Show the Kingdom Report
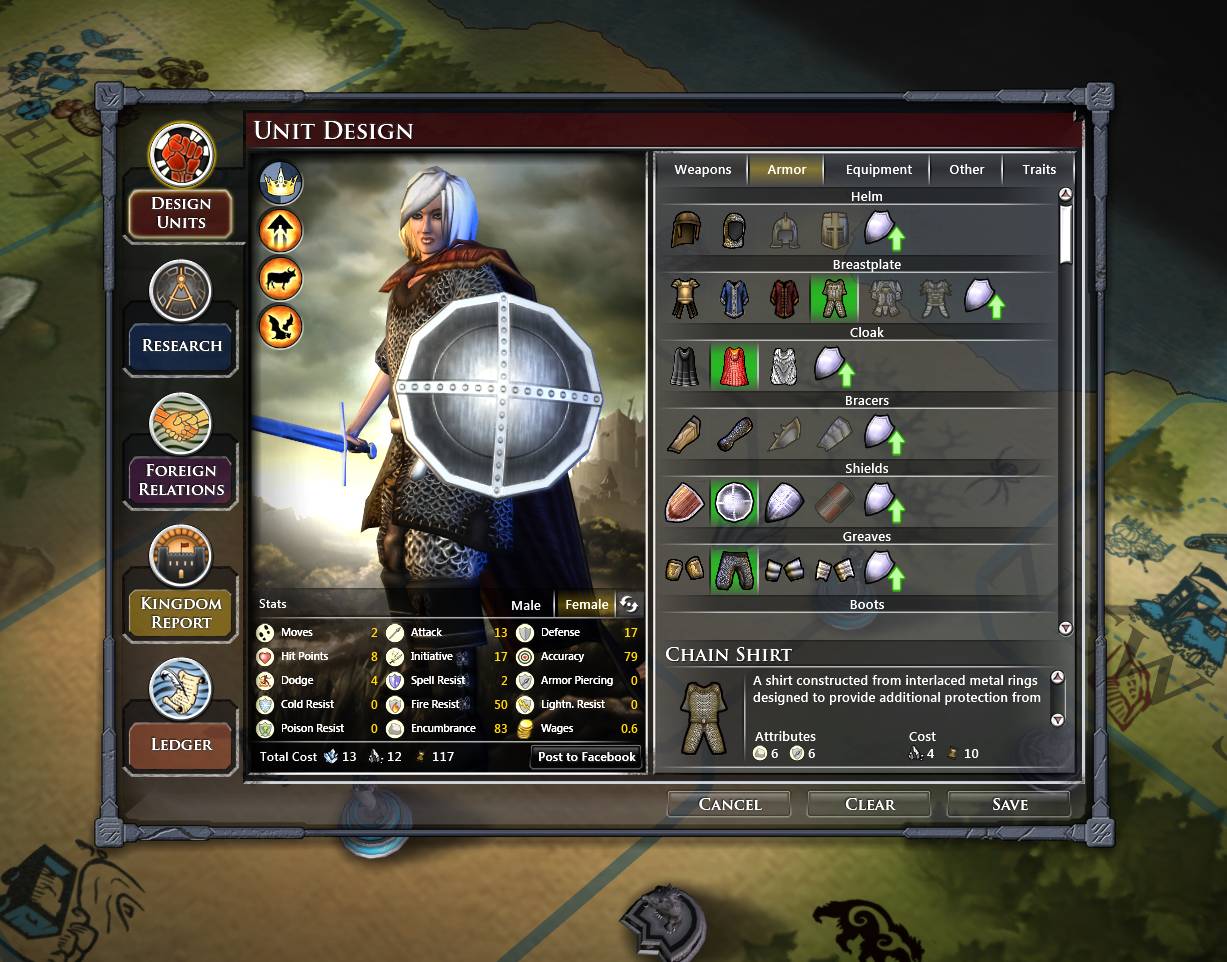The width and height of the screenshot is (1227, 962). click(x=181, y=612)
